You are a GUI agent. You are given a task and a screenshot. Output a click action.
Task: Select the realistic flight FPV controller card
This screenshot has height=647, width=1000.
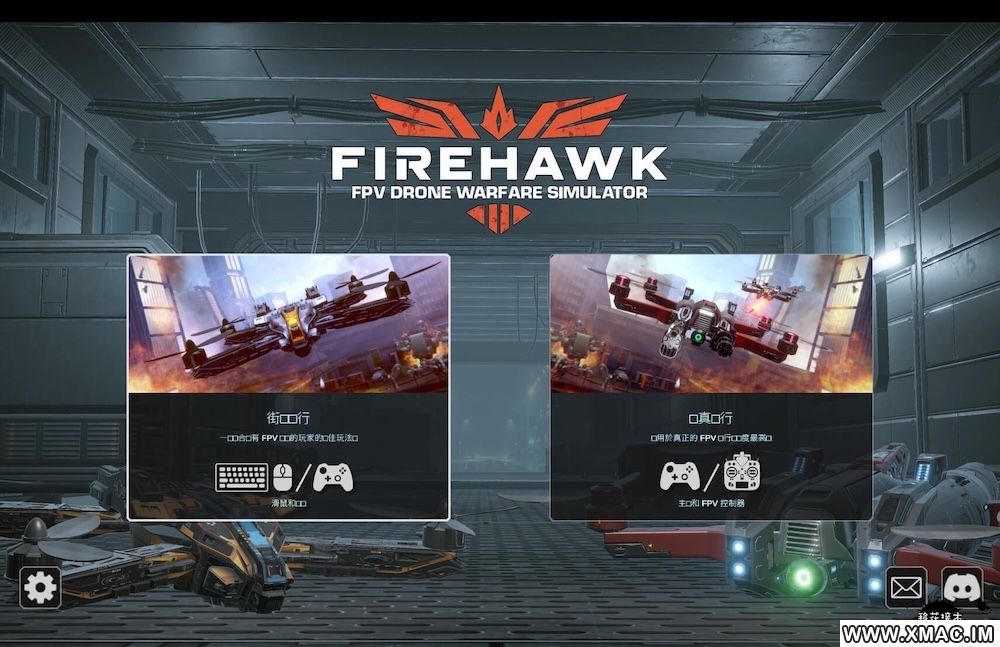tap(710, 387)
